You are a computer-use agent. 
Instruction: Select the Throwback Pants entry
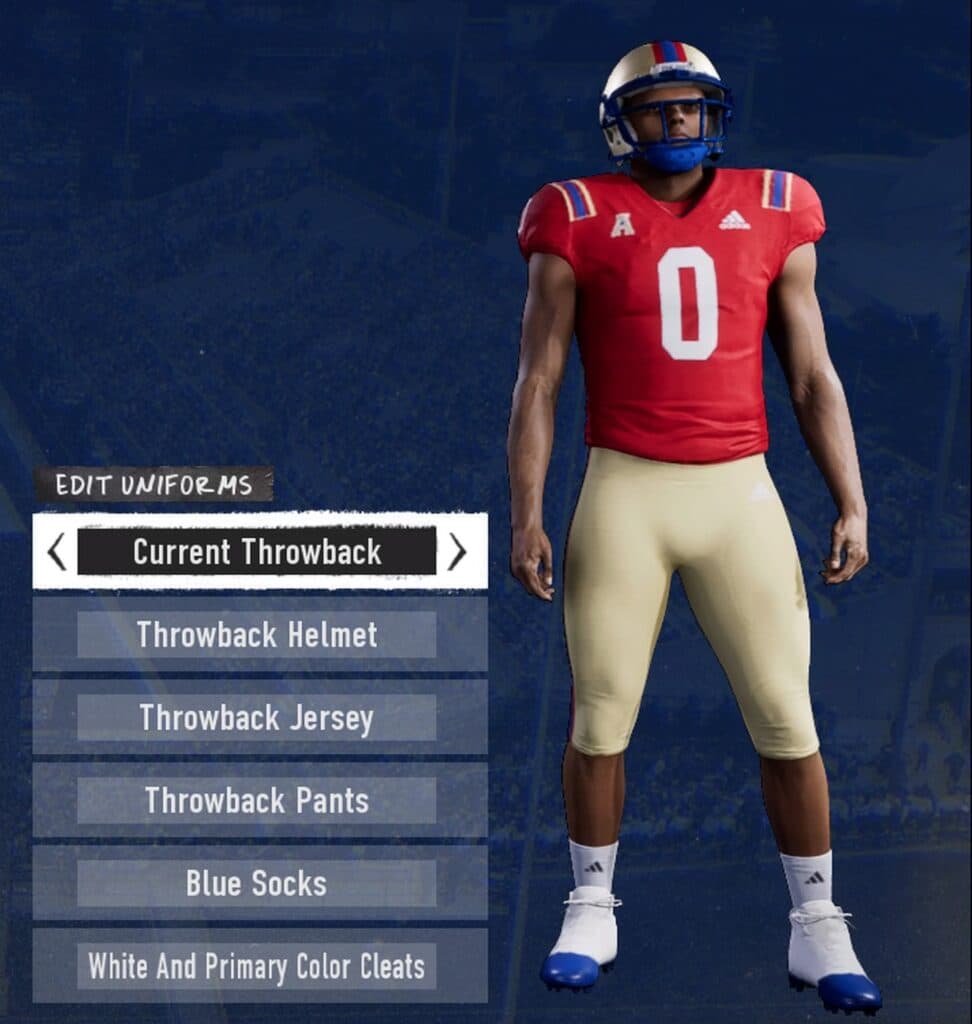click(x=257, y=801)
